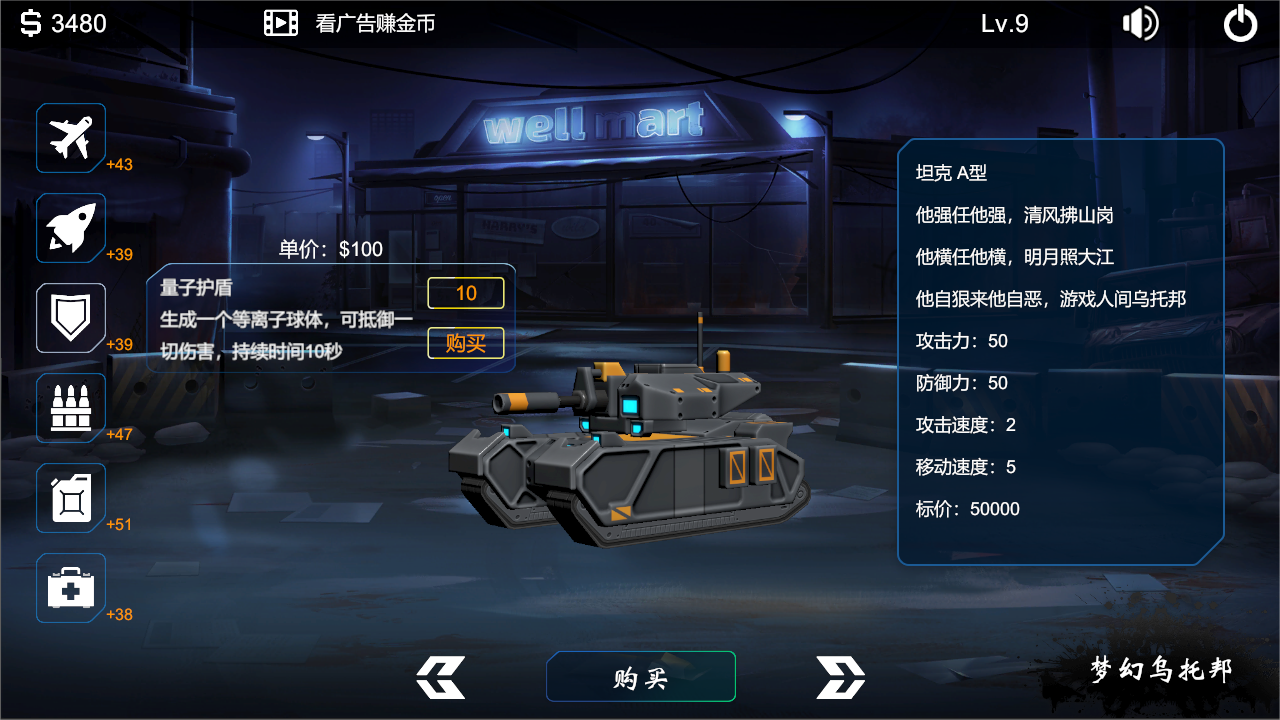Screen dimensions: 1280x720
Task: Choose the ammo supply item
Action: coord(70,407)
